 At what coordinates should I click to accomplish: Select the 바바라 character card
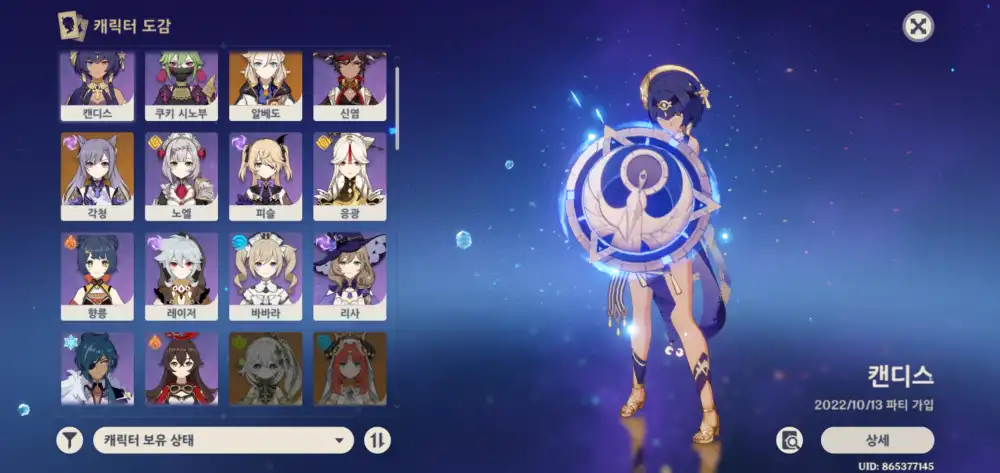265,276
